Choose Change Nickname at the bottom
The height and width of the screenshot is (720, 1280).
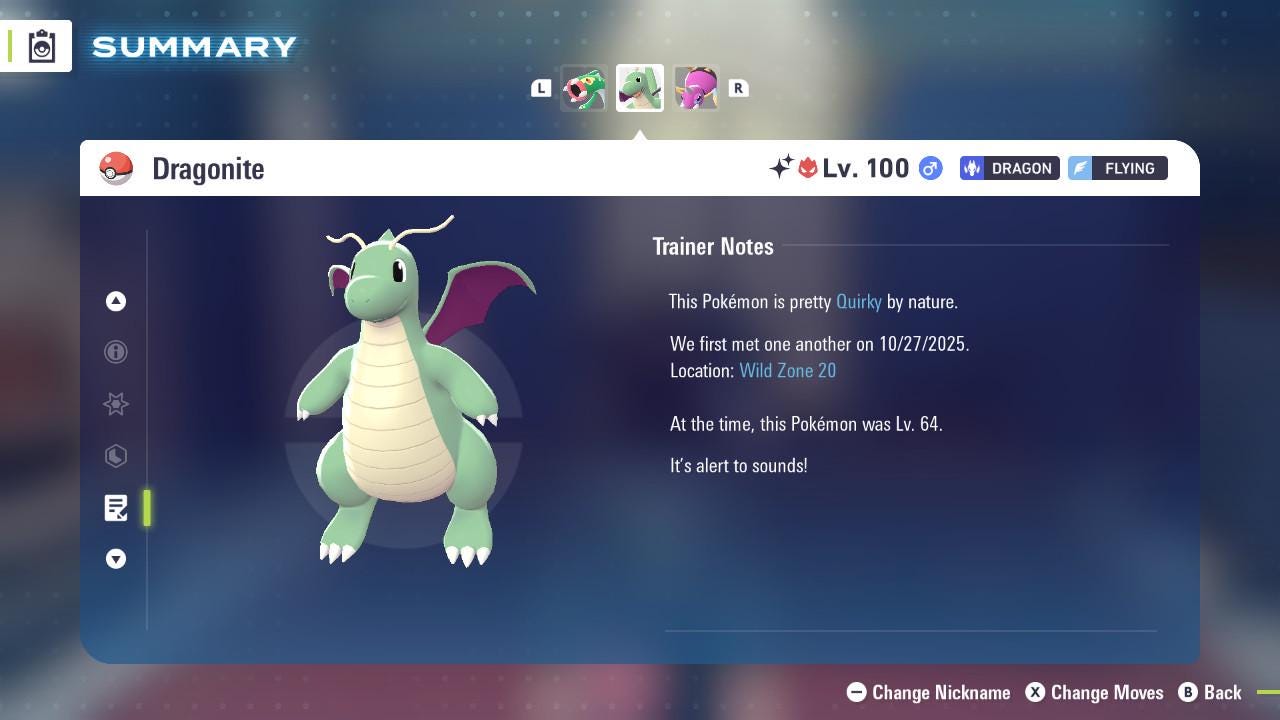click(928, 692)
